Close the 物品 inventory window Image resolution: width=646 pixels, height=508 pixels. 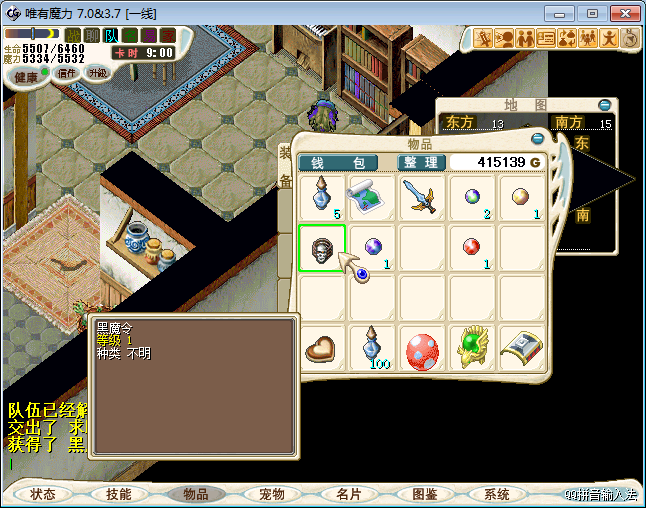(537, 139)
